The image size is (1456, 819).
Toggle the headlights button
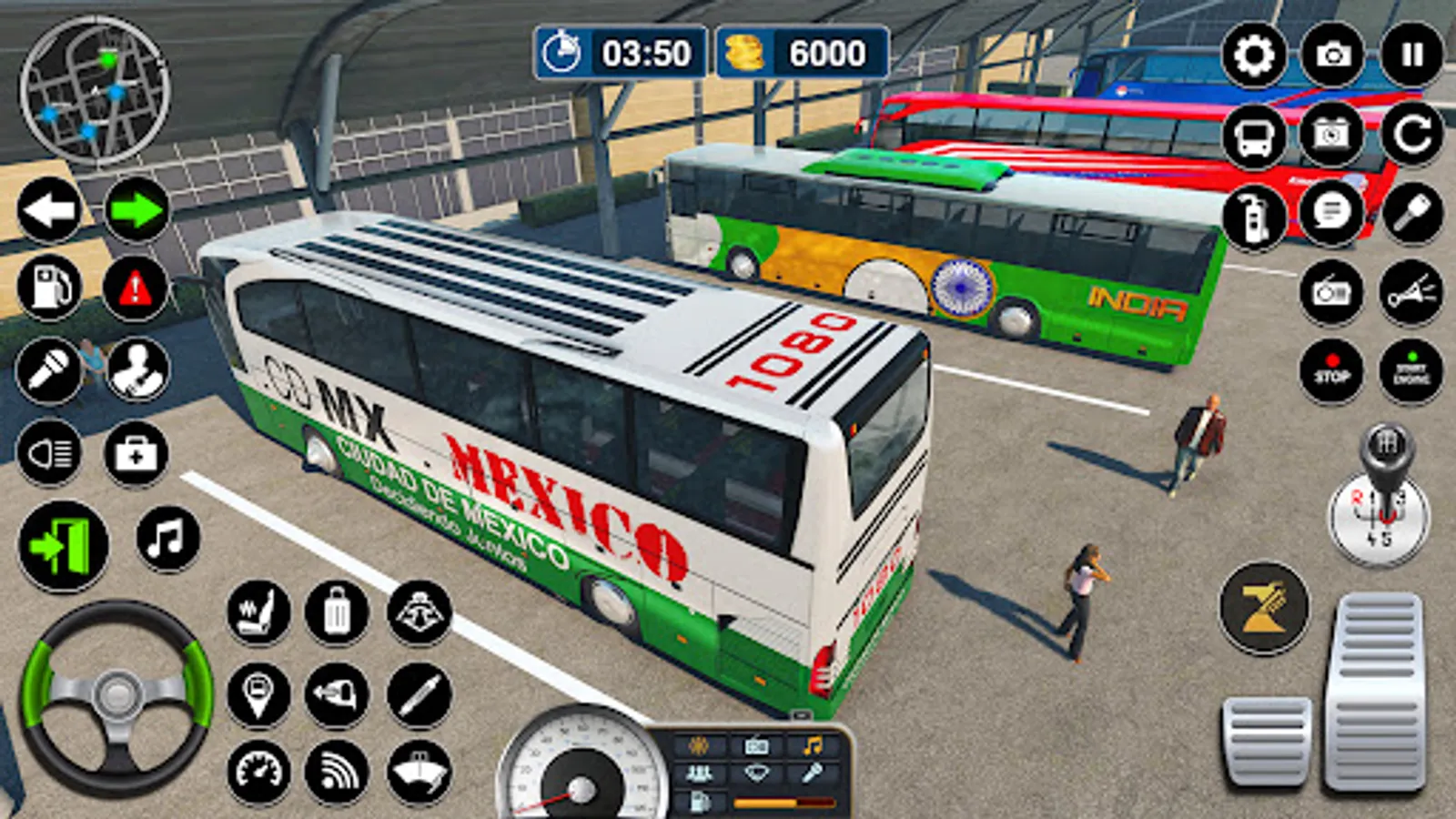(49, 452)
